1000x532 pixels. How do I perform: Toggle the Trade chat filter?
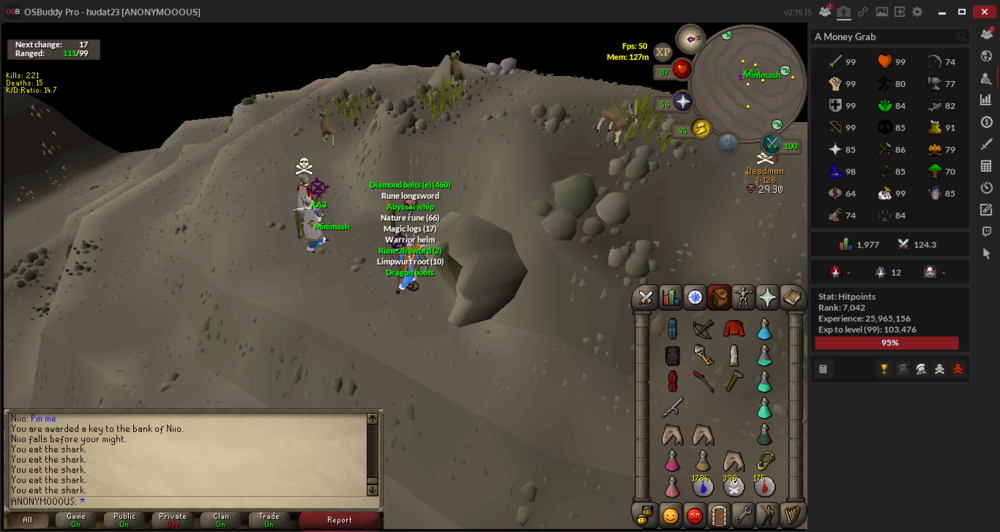[x=268, y=520]
